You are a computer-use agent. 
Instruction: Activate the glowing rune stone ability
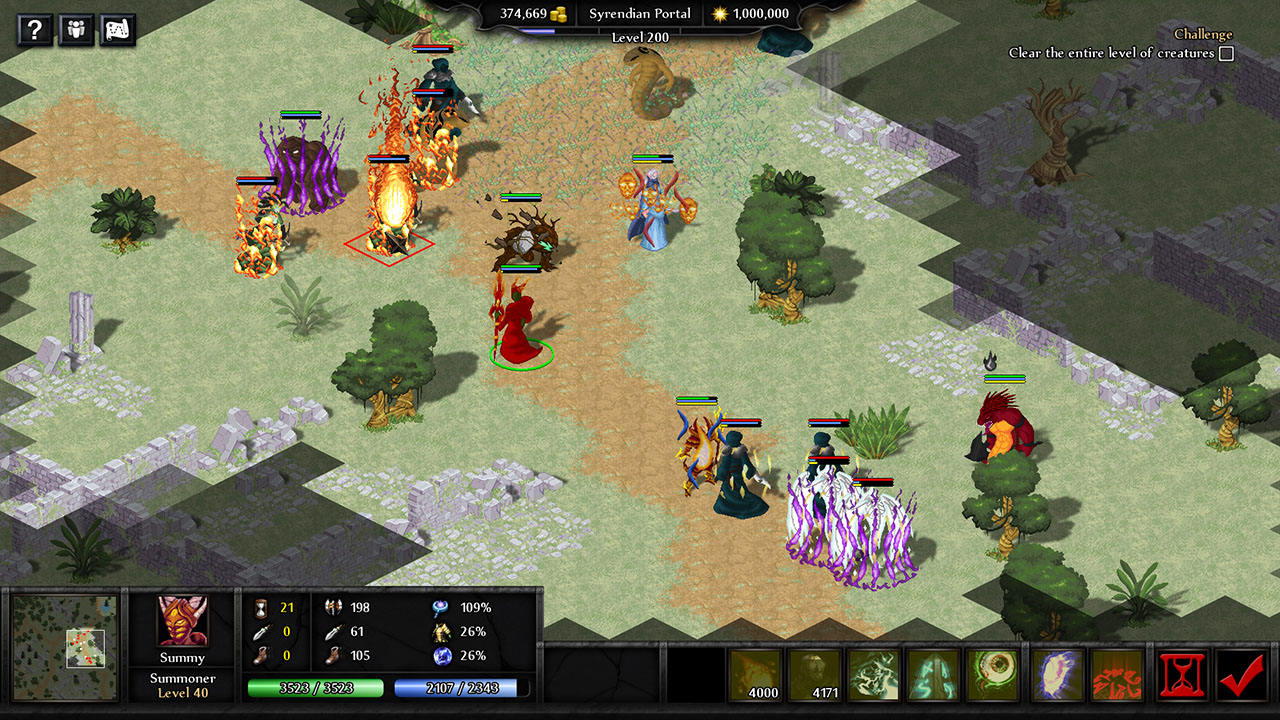[934, 675]
